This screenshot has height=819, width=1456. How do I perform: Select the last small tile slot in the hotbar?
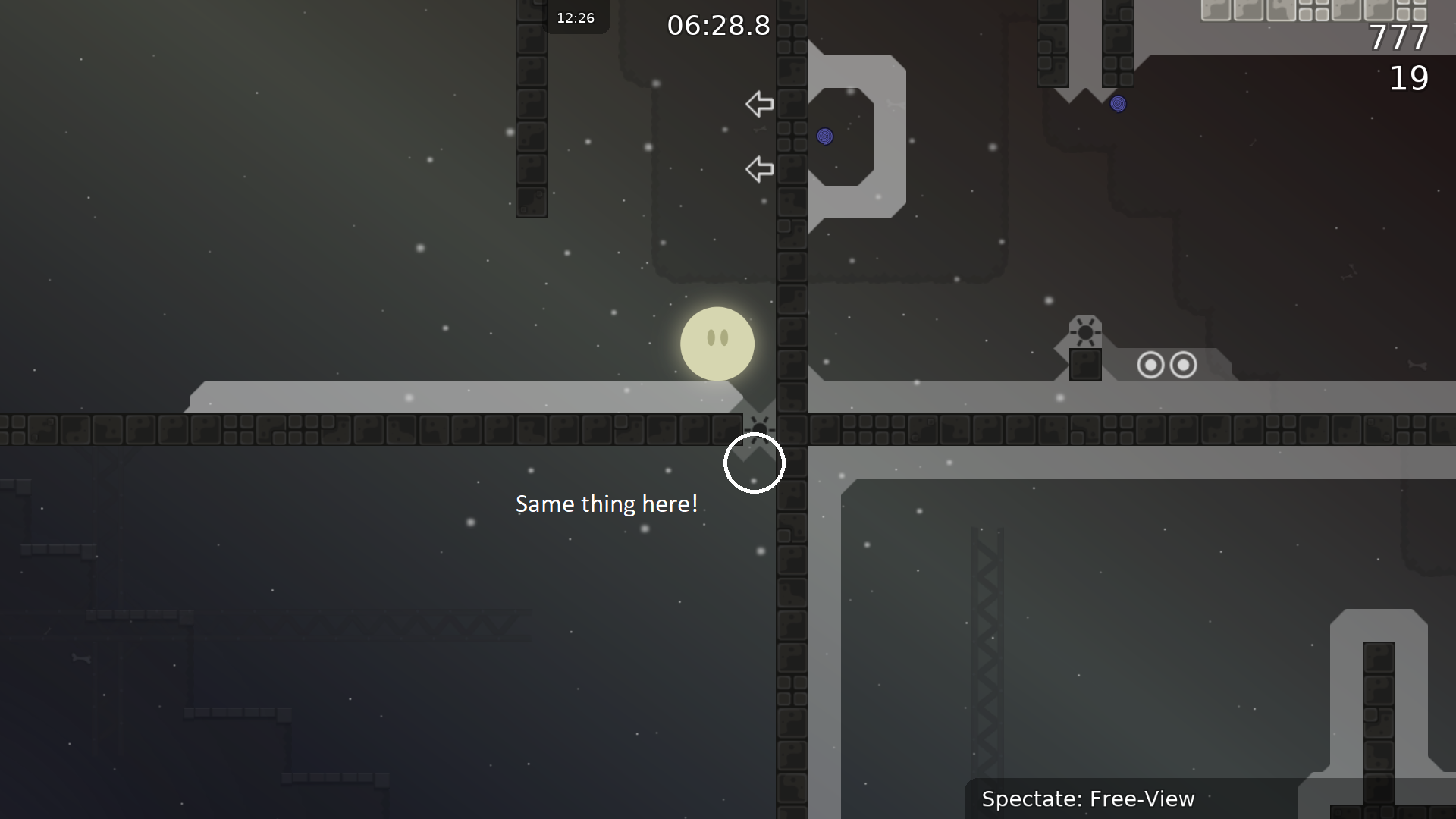[1411, 11]
